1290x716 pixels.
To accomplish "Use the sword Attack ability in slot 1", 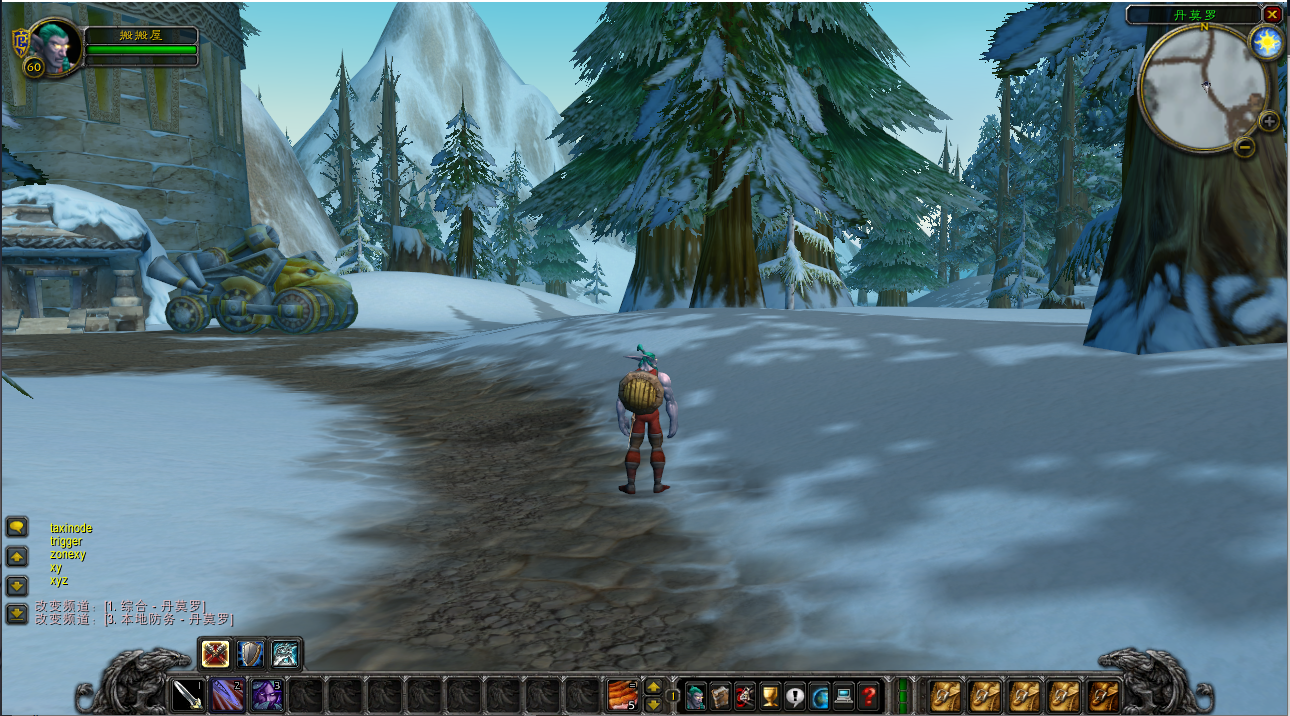I will coord(188,694).
